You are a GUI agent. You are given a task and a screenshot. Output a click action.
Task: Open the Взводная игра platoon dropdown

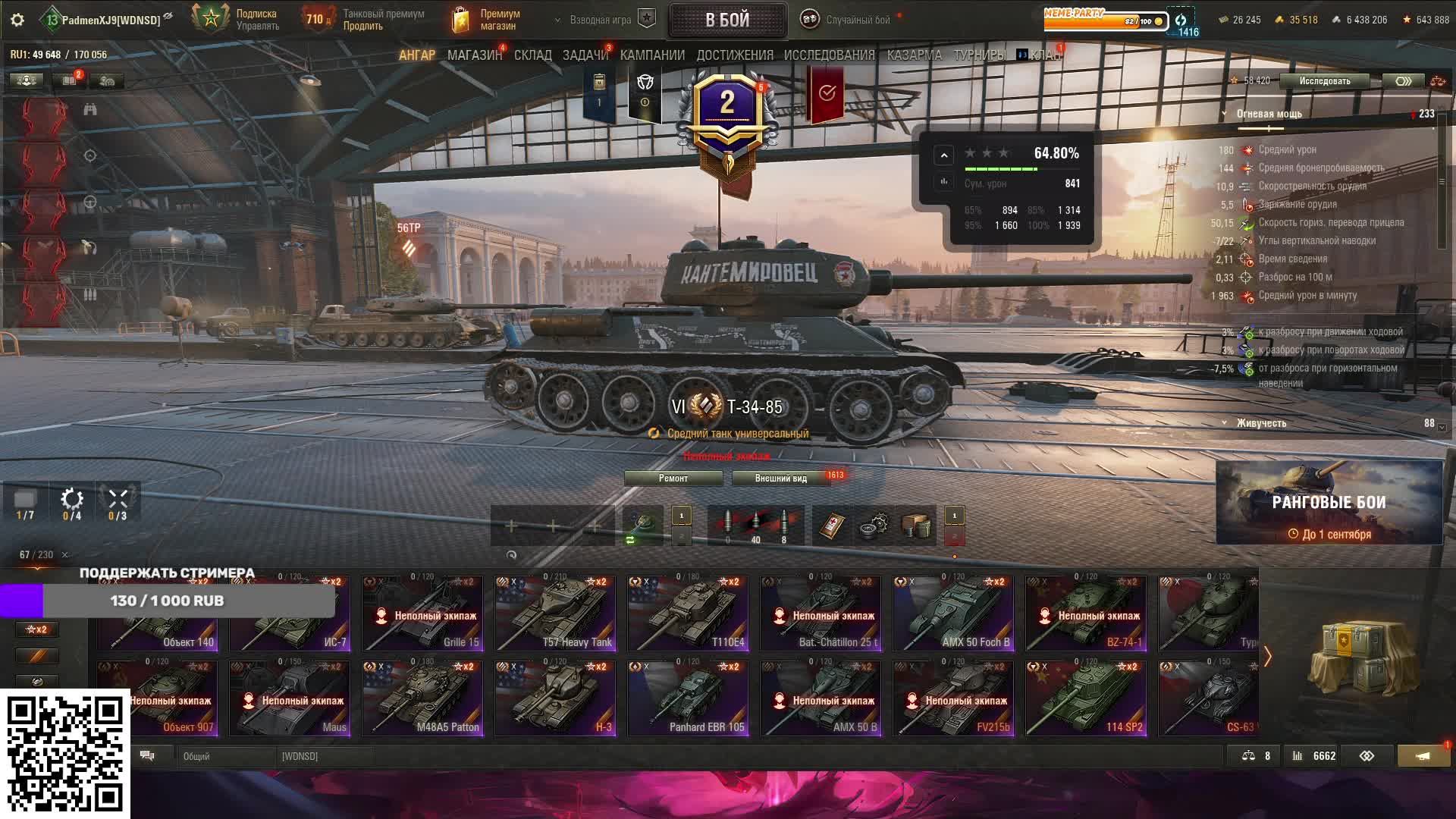599,20
